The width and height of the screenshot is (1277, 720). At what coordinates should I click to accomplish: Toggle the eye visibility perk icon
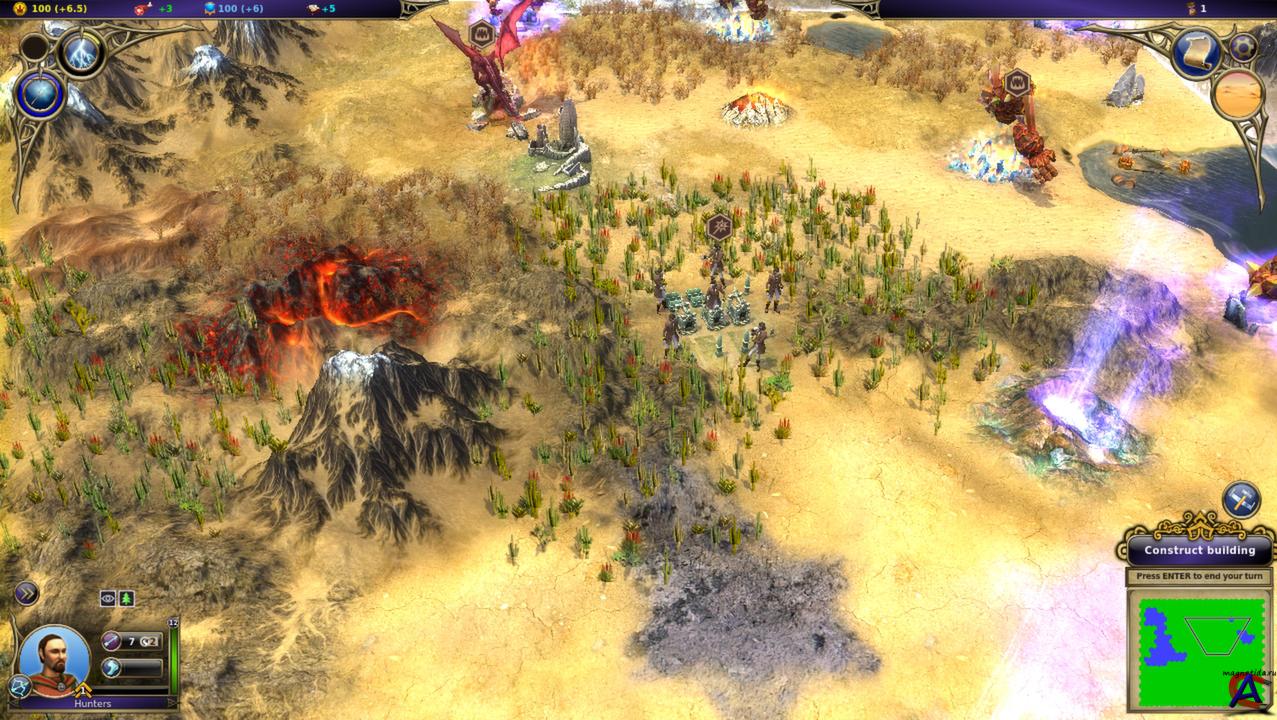pos(108,598)
